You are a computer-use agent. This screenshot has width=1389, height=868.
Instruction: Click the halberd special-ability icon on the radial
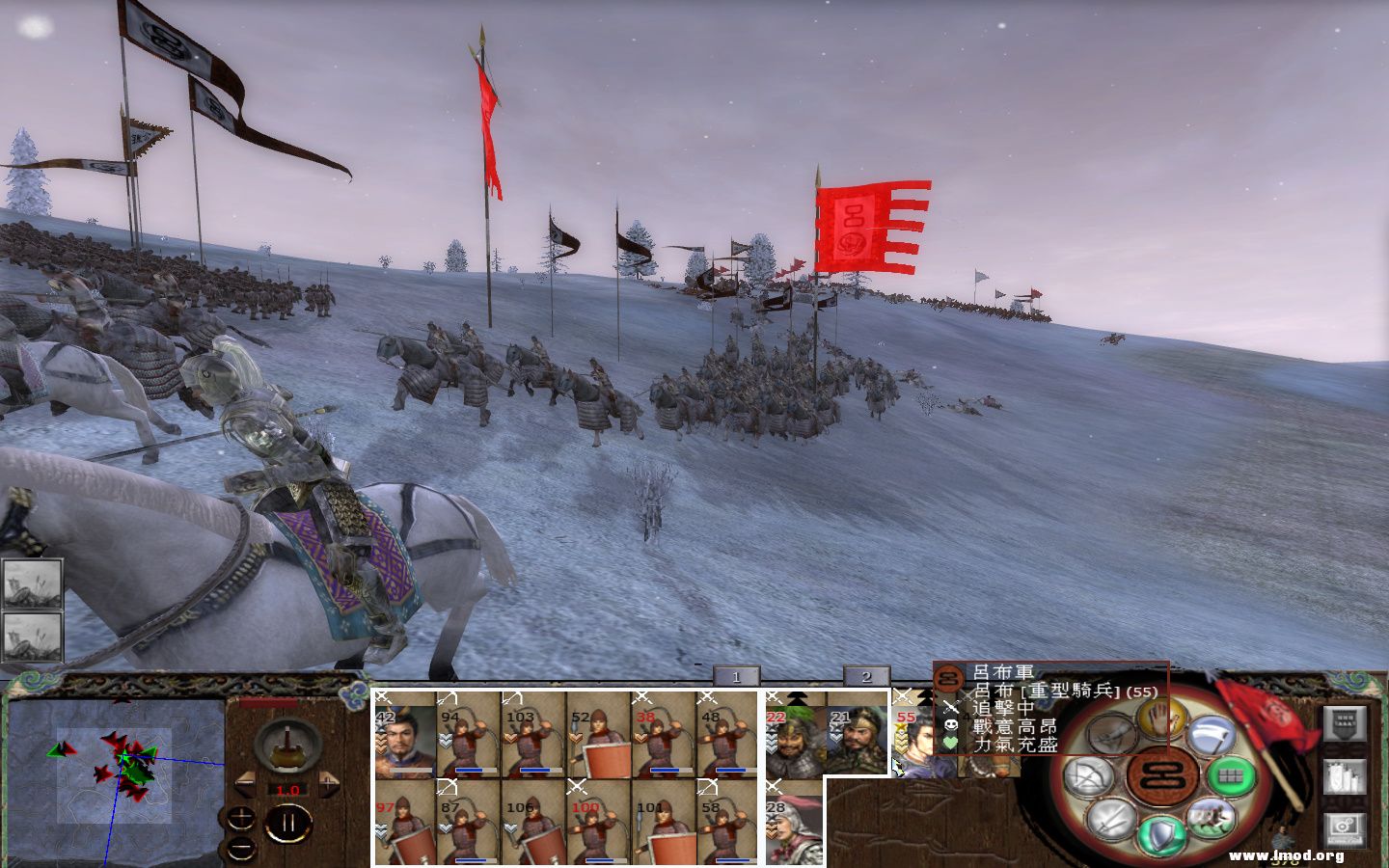tap(1212, 737)
